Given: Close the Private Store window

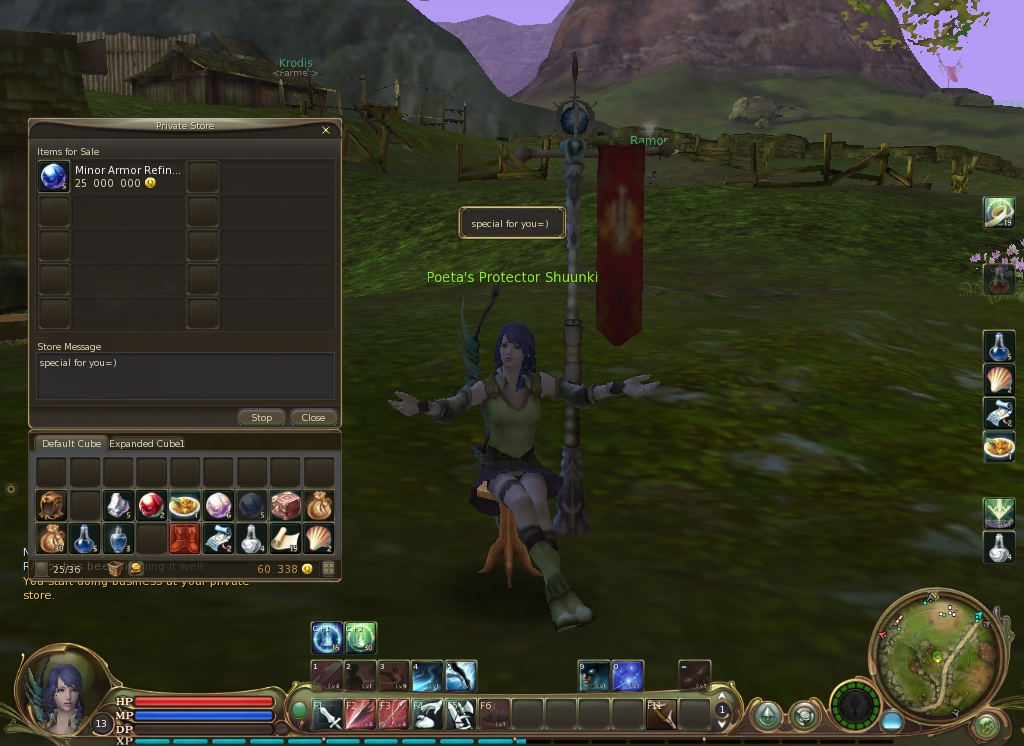Looking at the screenshot, I should point(325,130).
